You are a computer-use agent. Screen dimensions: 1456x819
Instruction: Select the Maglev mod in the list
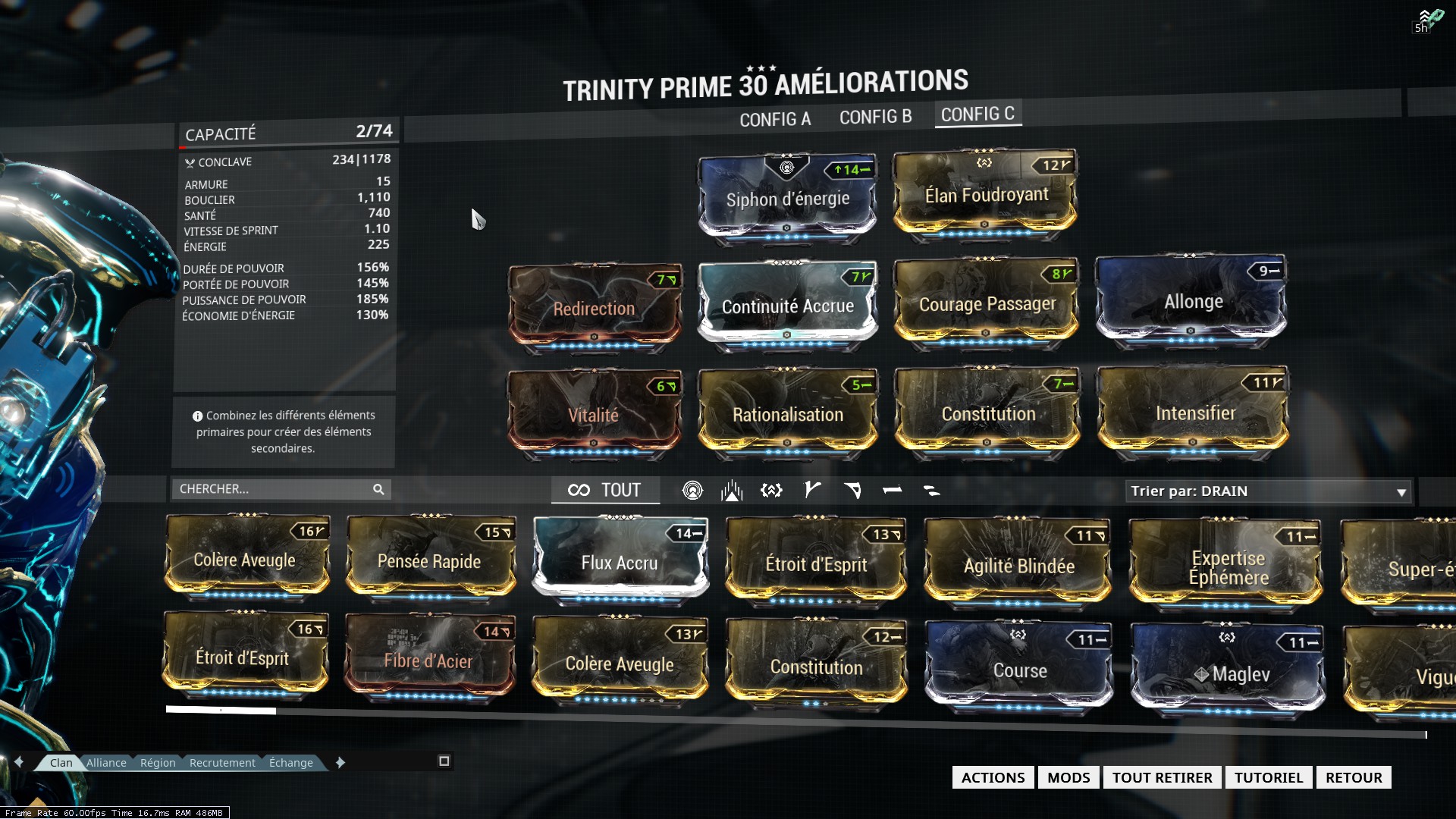[1228, 673]
